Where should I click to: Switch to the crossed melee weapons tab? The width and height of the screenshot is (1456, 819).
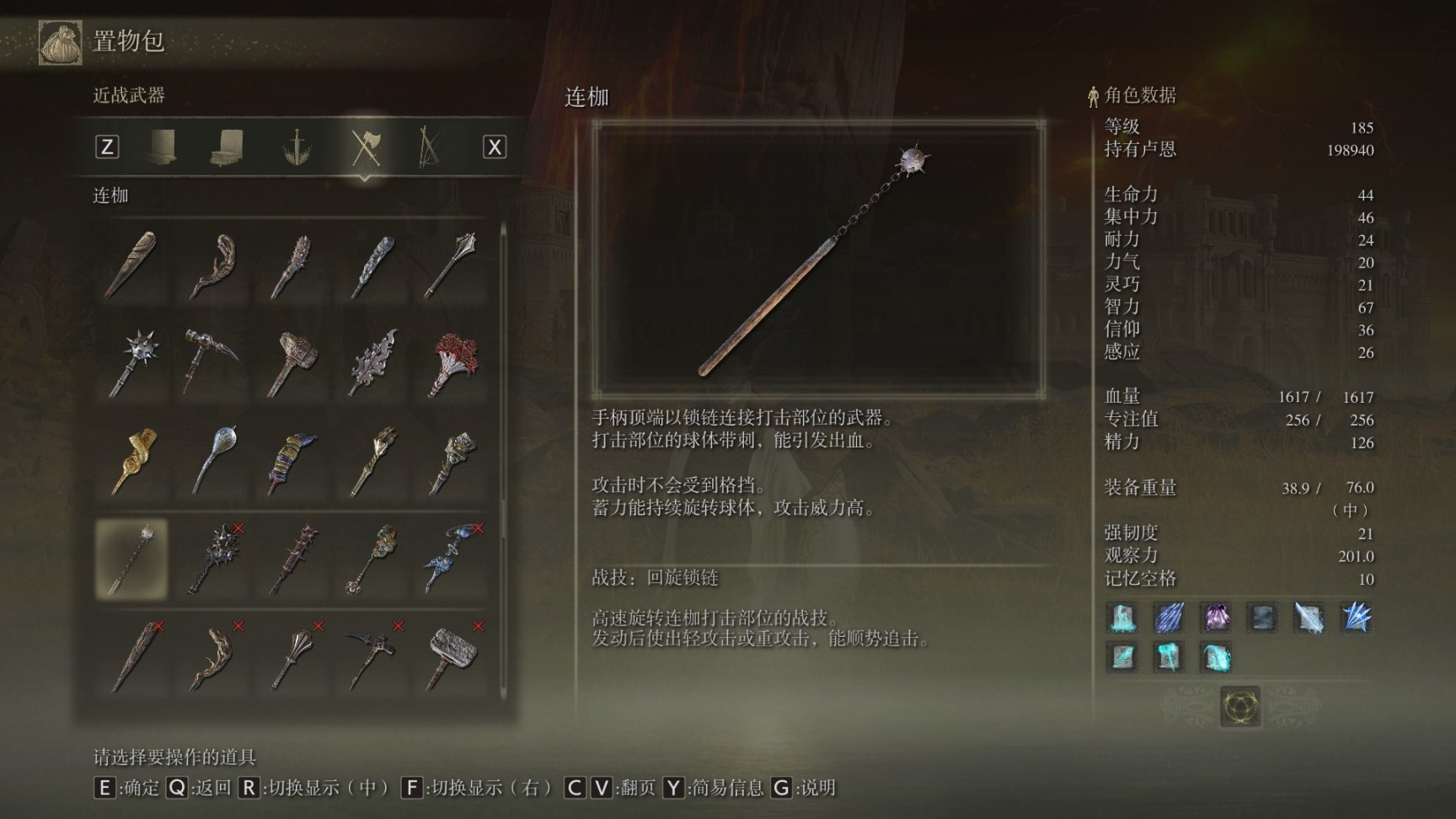(x=366, y=147)
